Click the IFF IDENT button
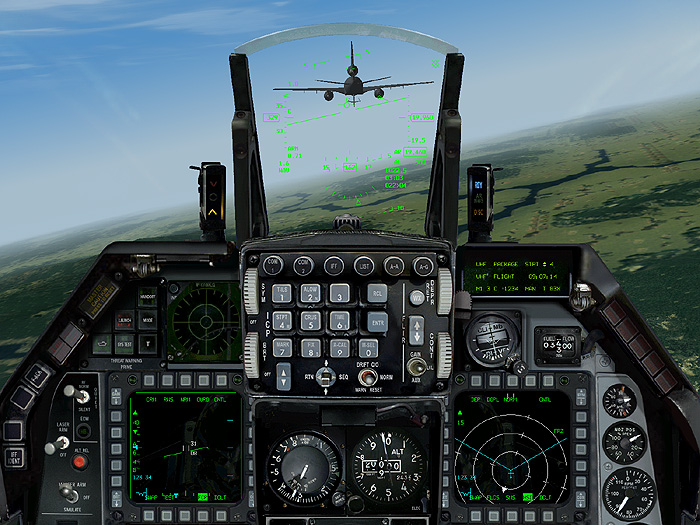The width and height of the screenshot is (700, 525). (14, 458)
